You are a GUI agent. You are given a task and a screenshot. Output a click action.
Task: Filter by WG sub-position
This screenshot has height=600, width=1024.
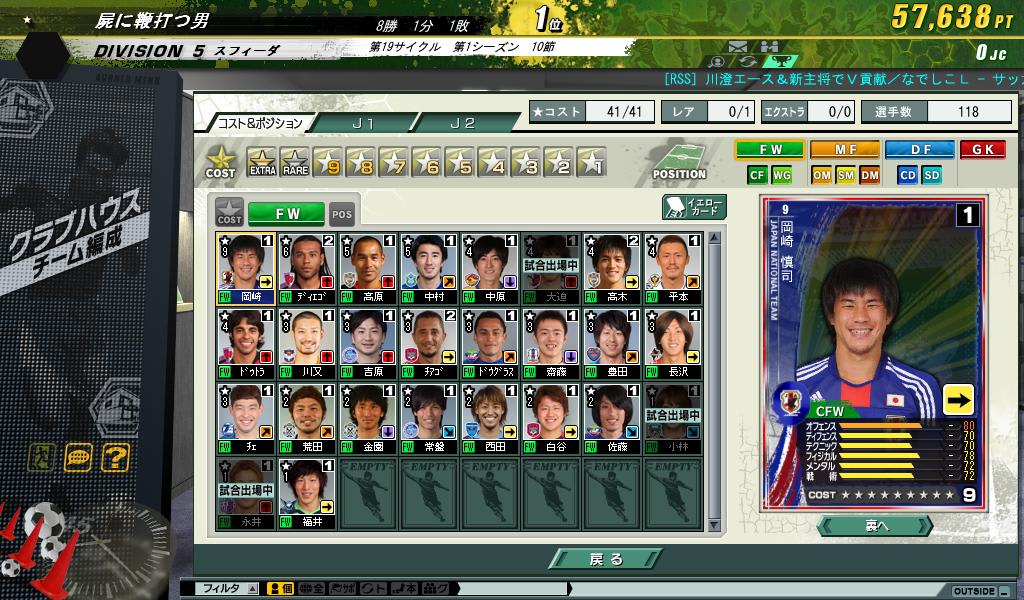[782, 175]
